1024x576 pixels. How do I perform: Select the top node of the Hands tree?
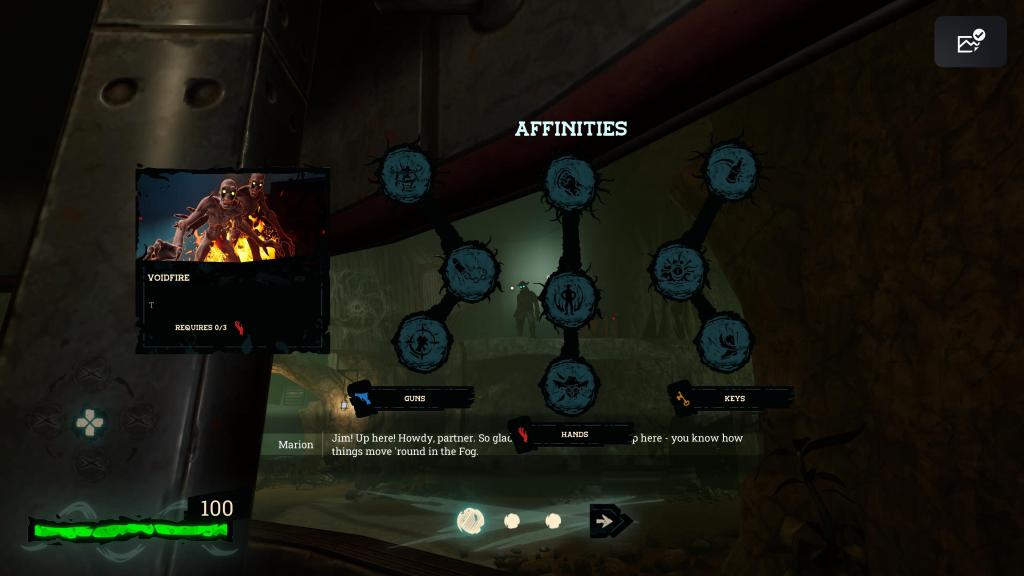[570, 183]
